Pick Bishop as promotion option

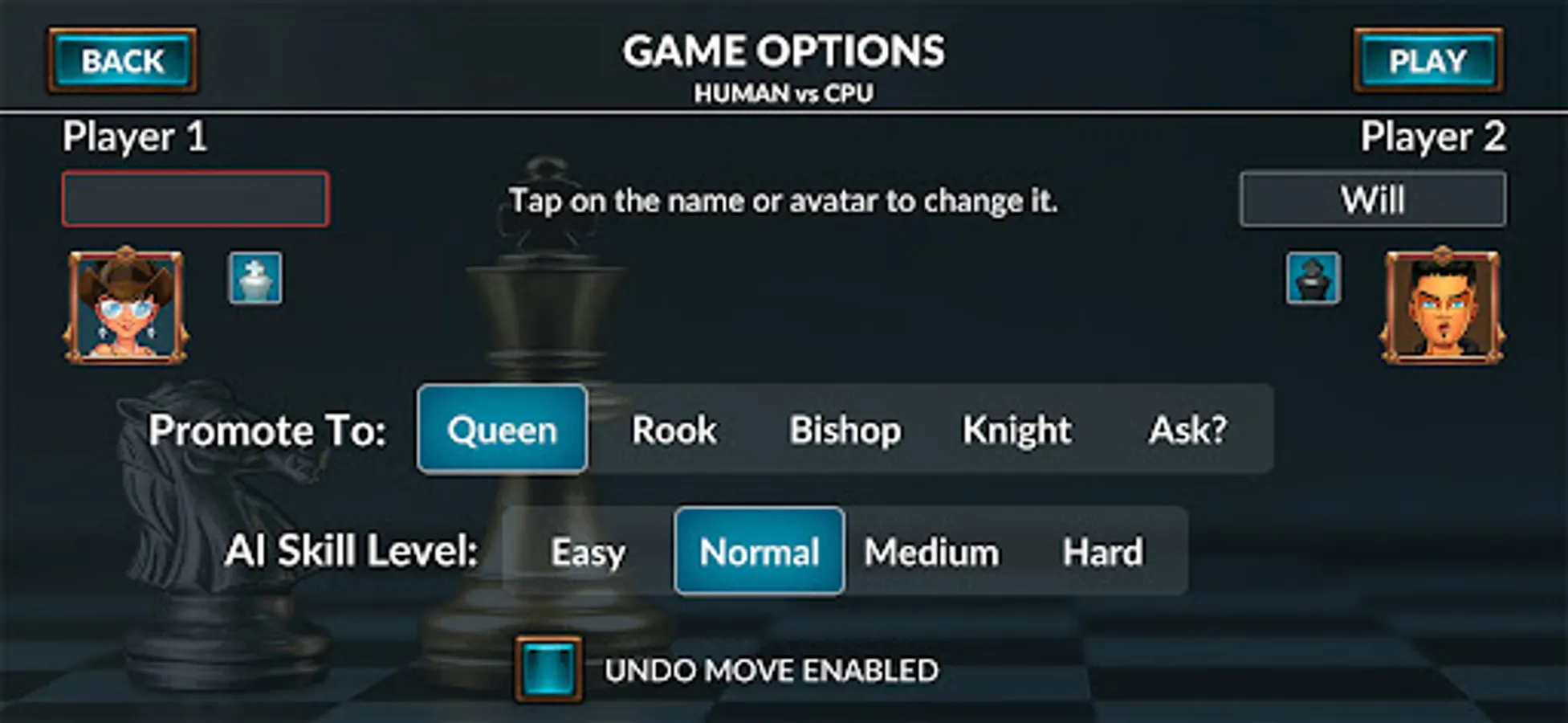pyautogui.click(x=845, y=430)
